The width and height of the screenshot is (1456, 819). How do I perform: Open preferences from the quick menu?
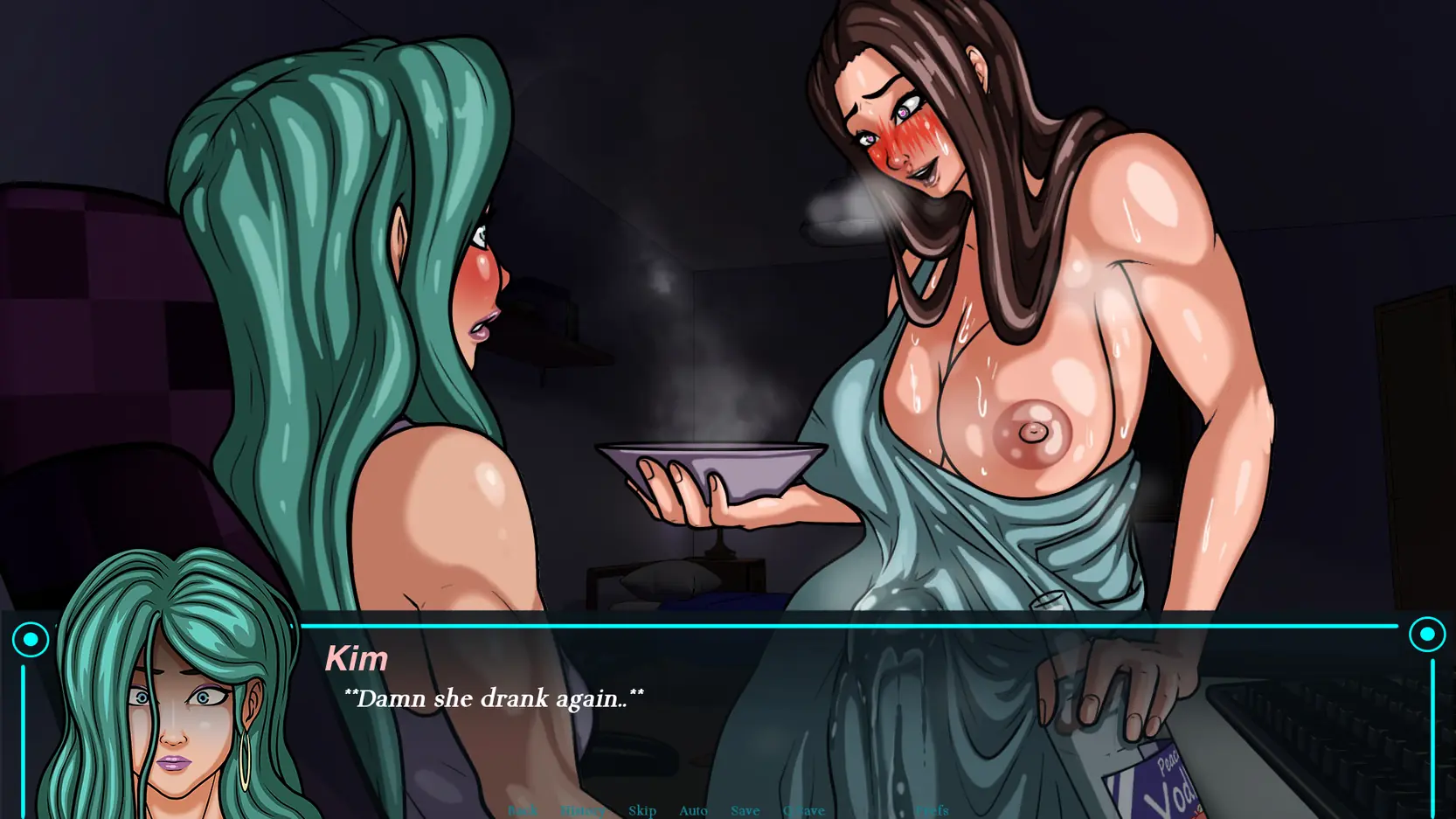[932, 811]
